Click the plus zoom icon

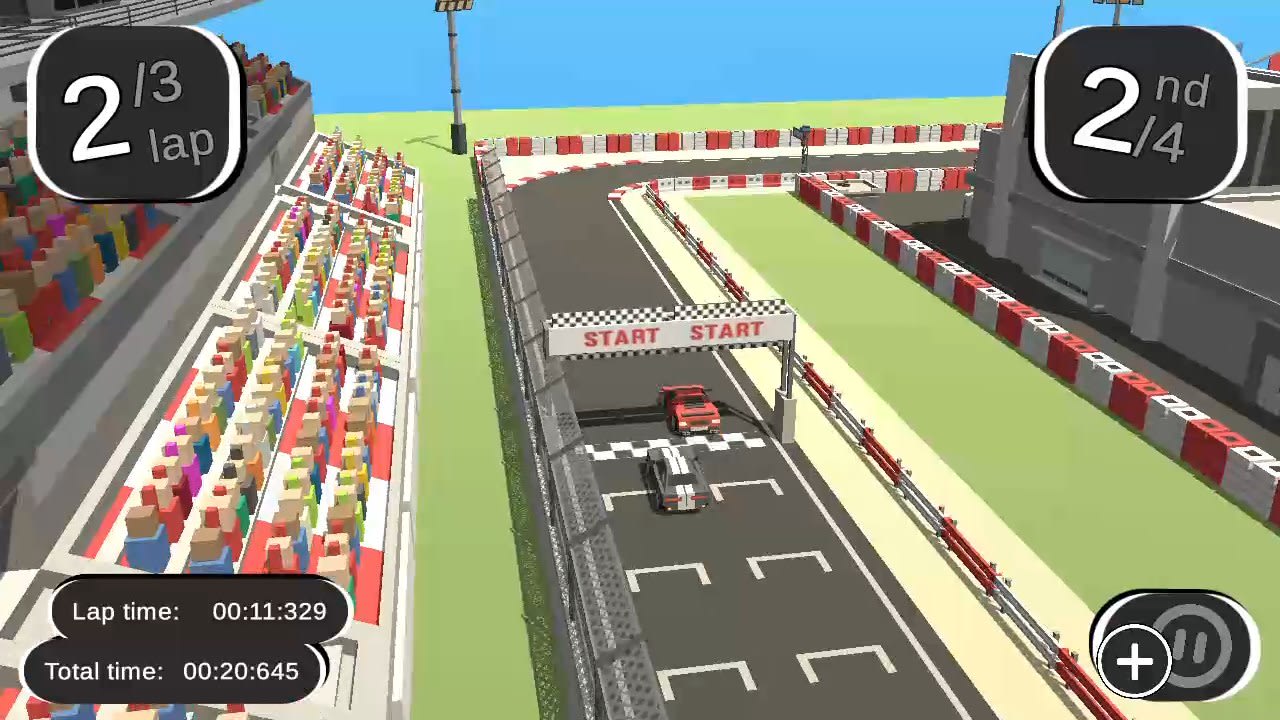(1134, 660)
